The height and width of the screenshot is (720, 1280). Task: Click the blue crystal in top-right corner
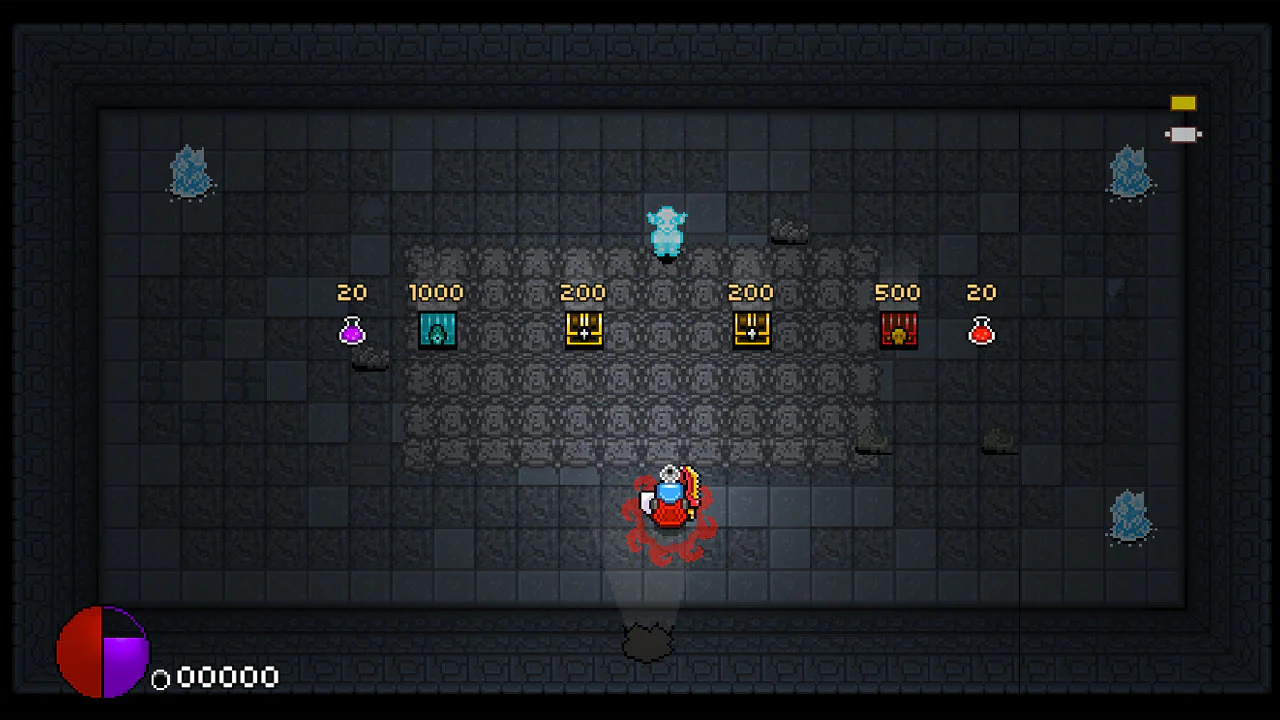pos(1131,172)
